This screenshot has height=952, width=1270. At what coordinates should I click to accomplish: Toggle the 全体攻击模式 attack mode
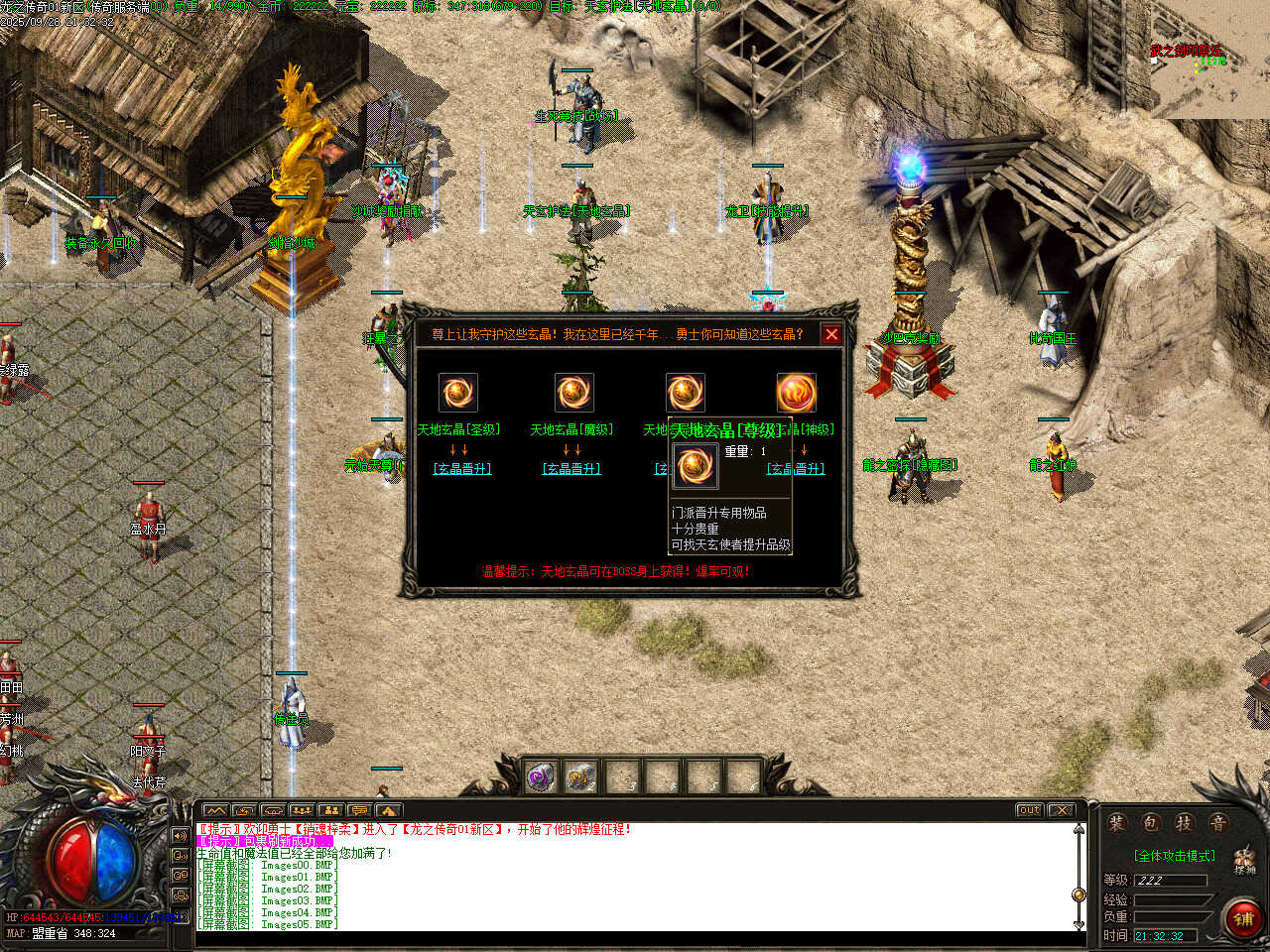(1174, 856)
